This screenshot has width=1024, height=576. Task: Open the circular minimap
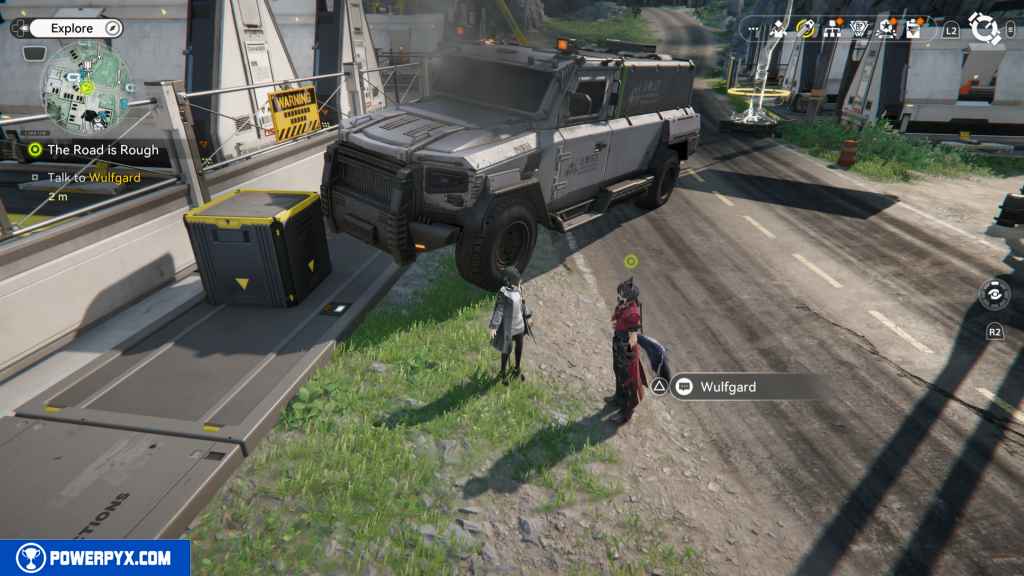86,86
